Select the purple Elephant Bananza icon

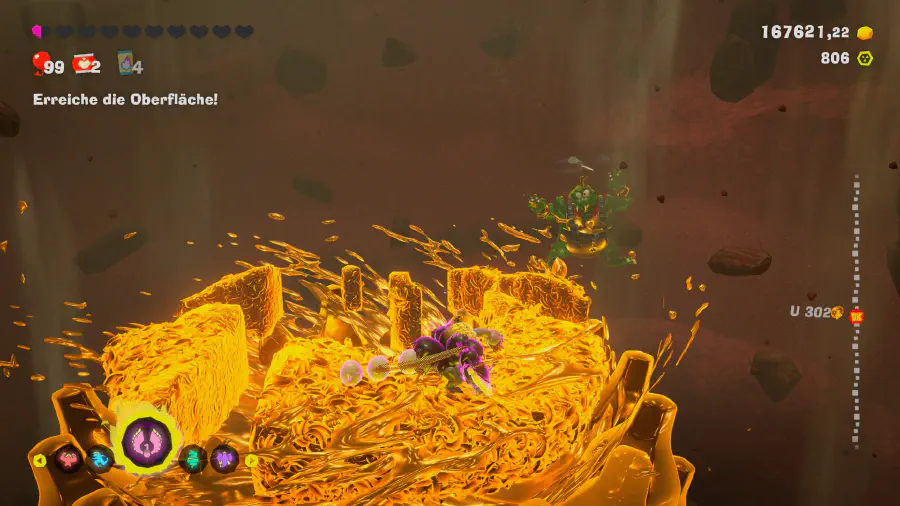click(224, 459)
